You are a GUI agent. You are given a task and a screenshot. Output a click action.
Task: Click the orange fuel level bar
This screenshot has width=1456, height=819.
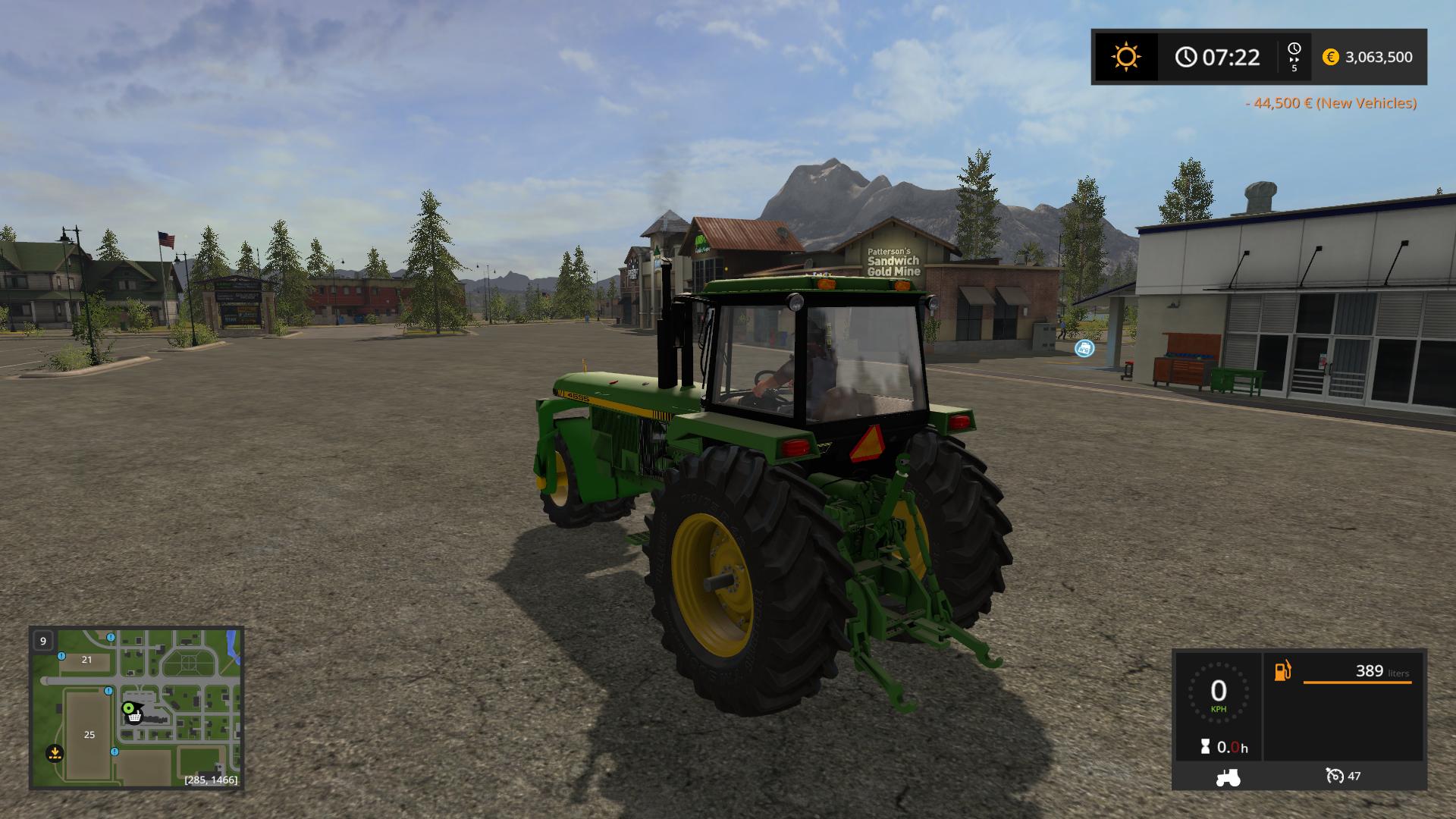[1357, 682]
